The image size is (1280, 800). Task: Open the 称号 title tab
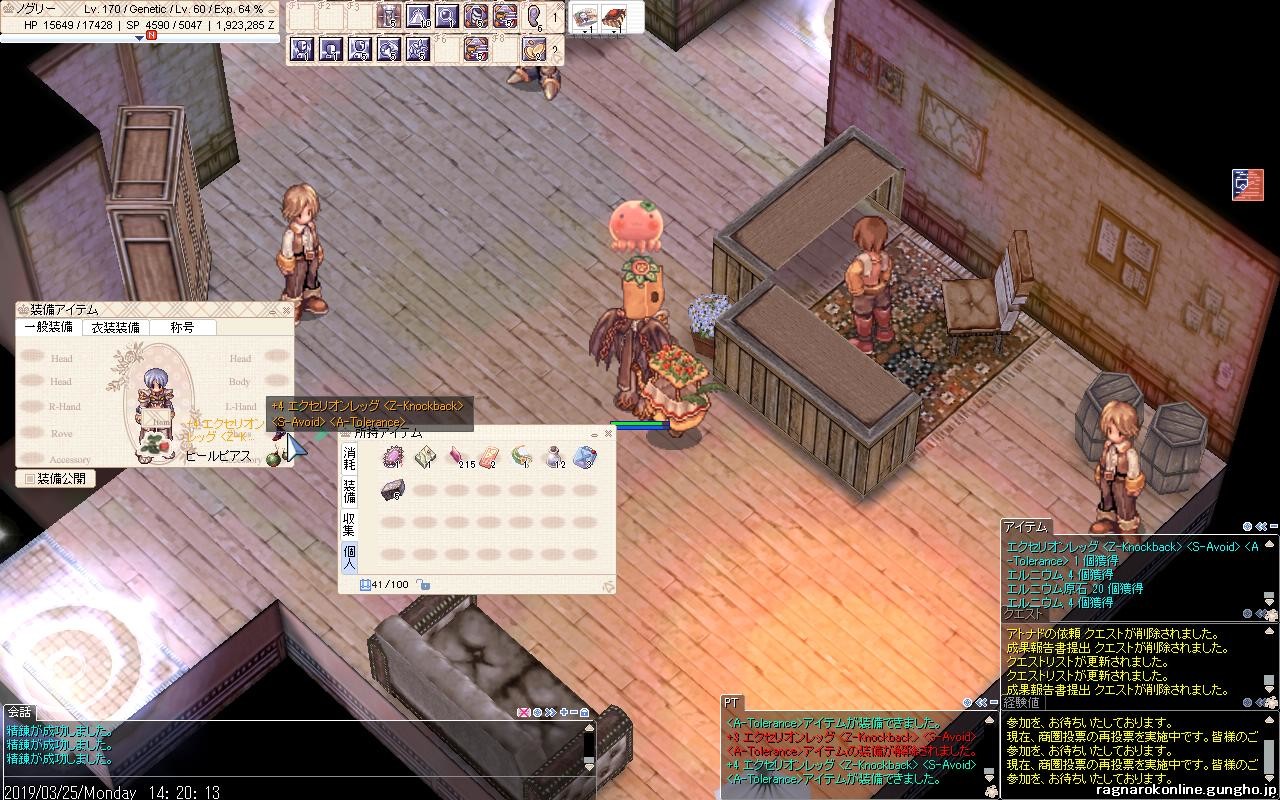182,327
